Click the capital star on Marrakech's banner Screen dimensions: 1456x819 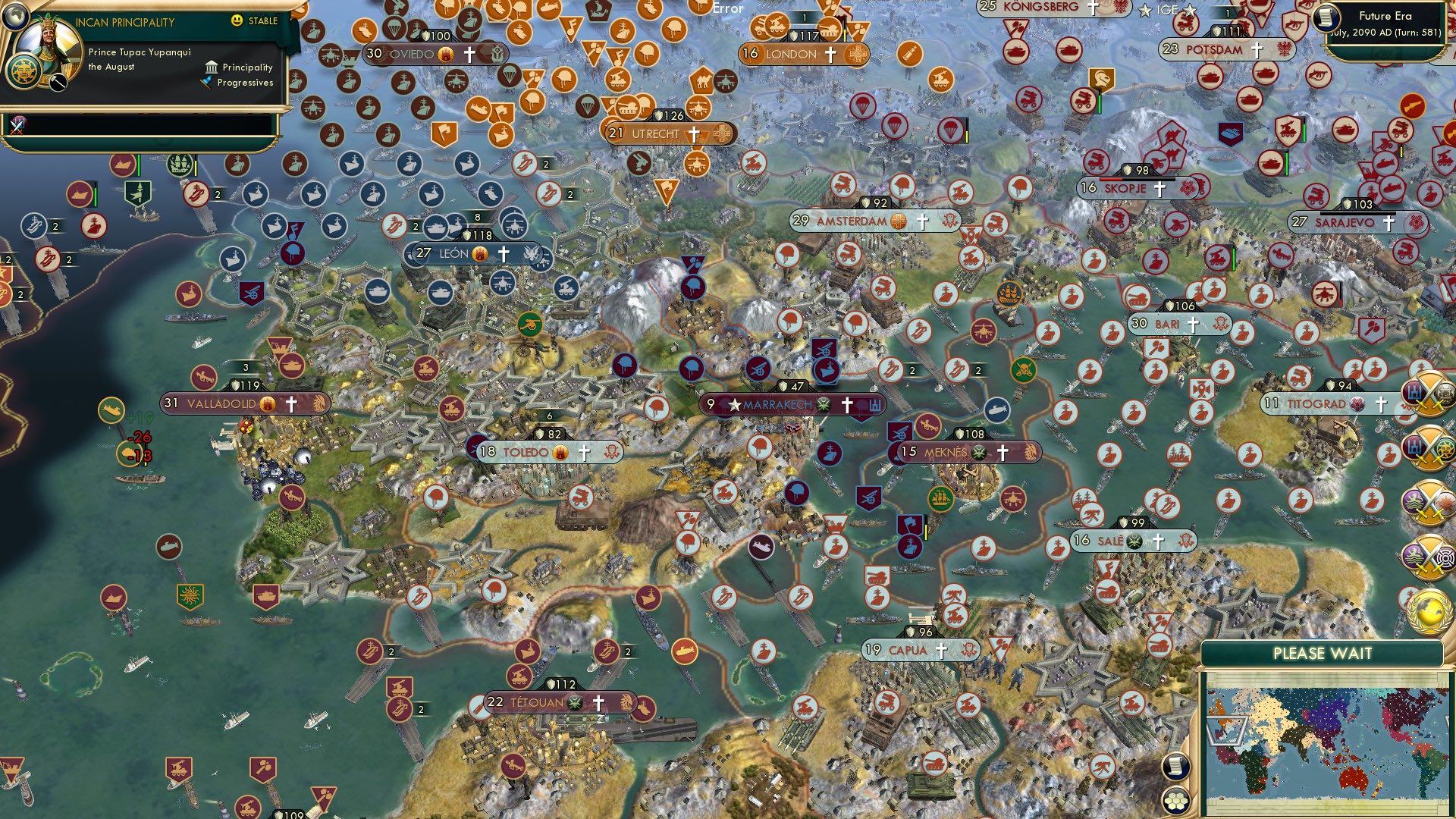coord(733,404)
